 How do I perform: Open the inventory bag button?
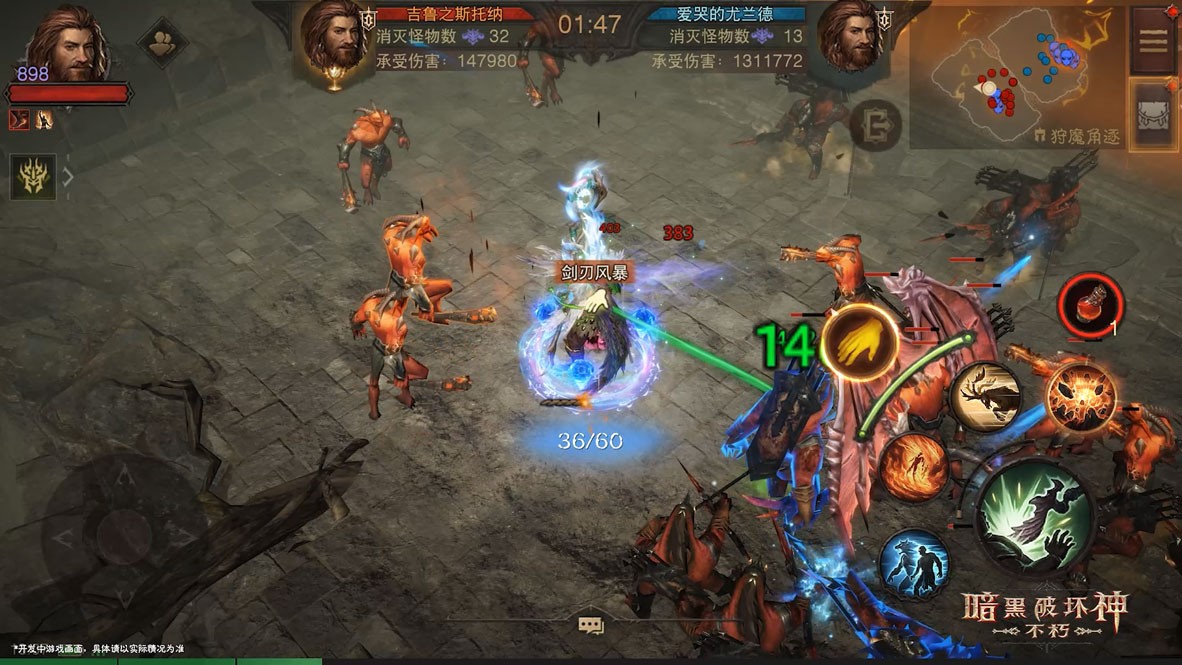pos(1153,113)
